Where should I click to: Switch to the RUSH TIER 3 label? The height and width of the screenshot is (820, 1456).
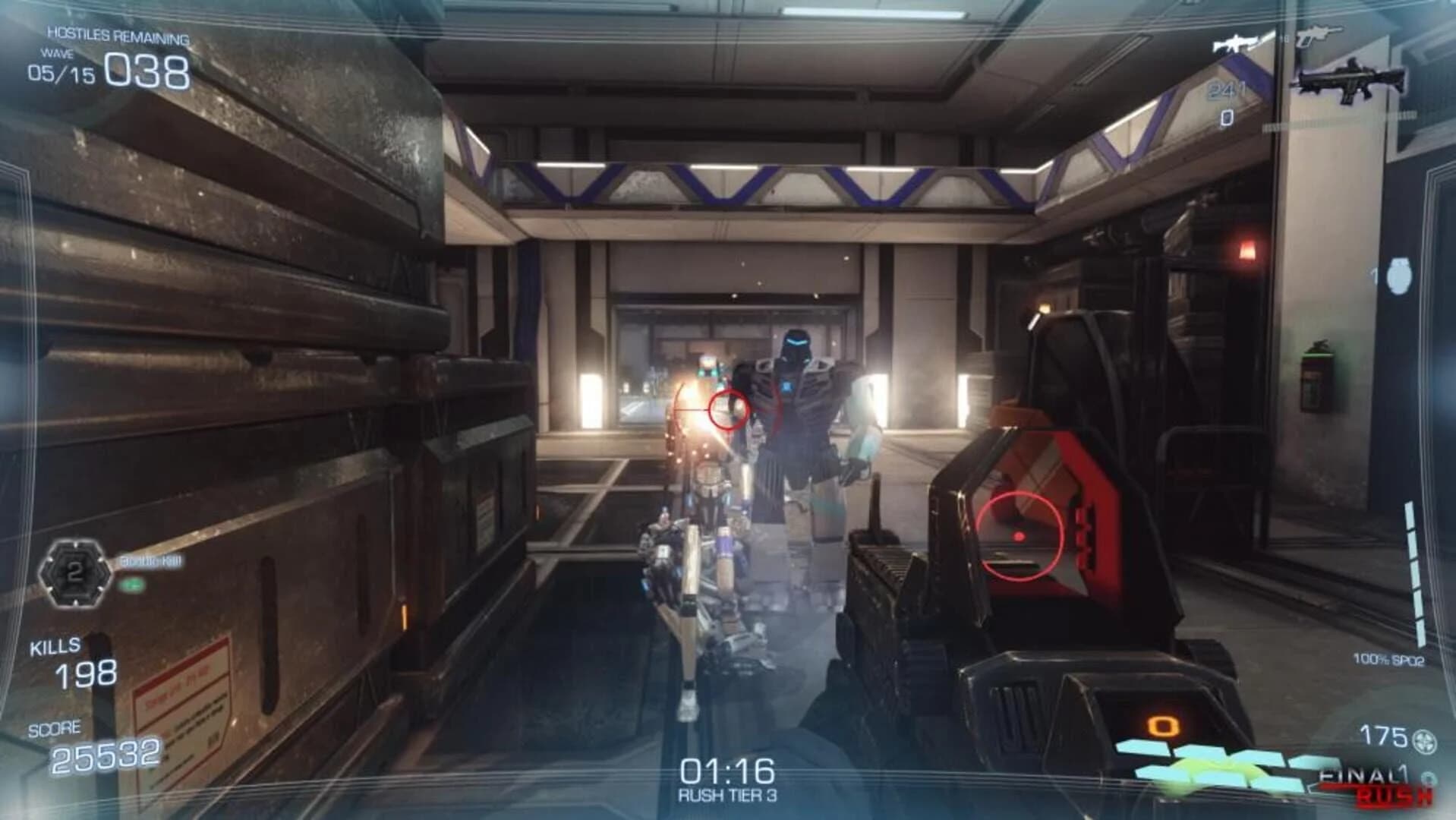click(726, 796)
